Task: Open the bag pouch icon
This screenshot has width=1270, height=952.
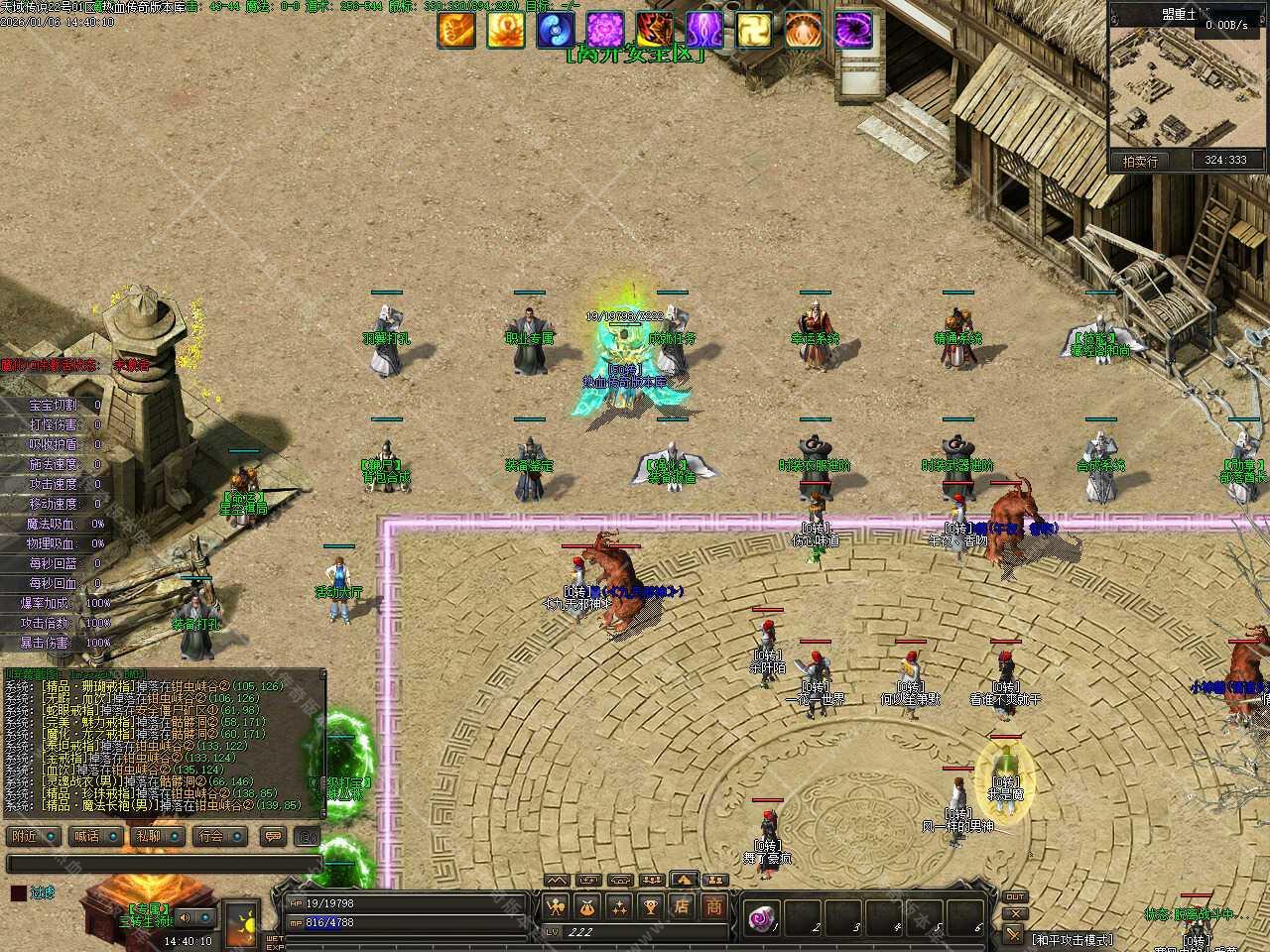Action: pyautogui.click(x=586, y=906)
